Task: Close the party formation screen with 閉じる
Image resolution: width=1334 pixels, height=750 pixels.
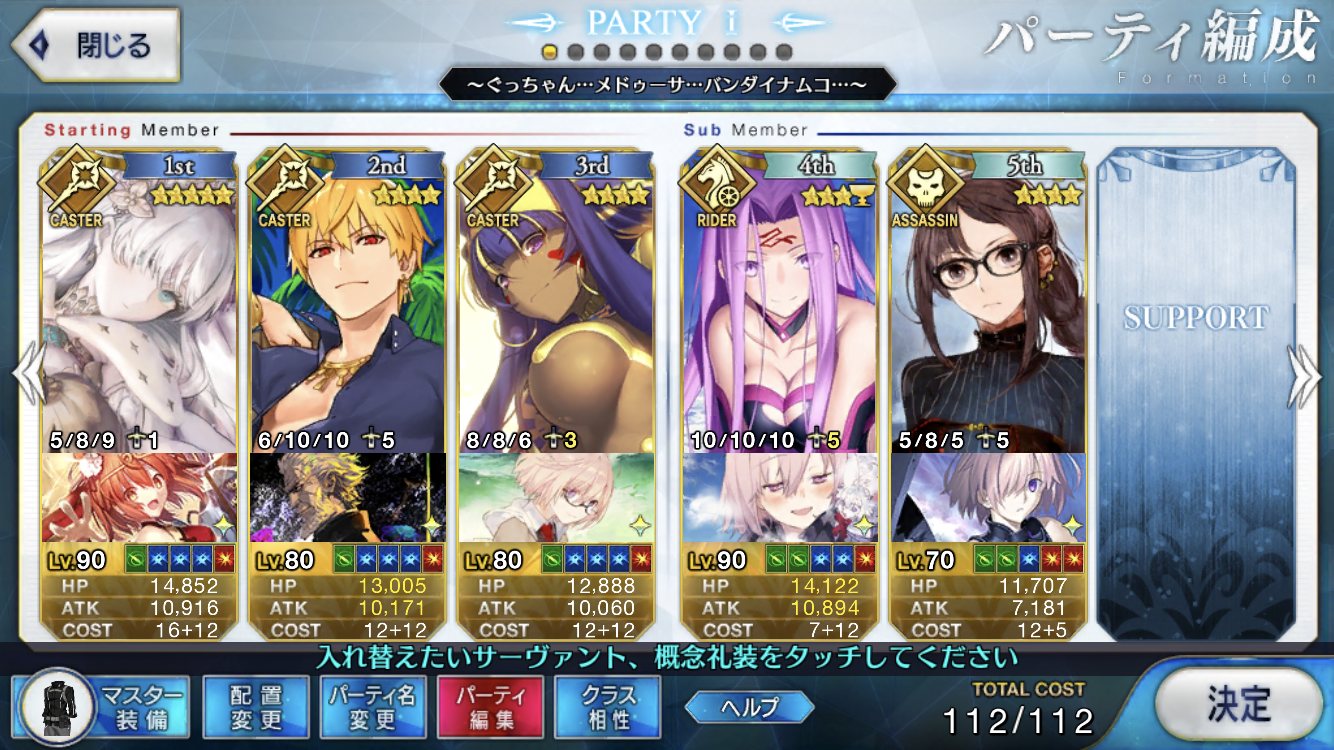Action: (95, 45)
